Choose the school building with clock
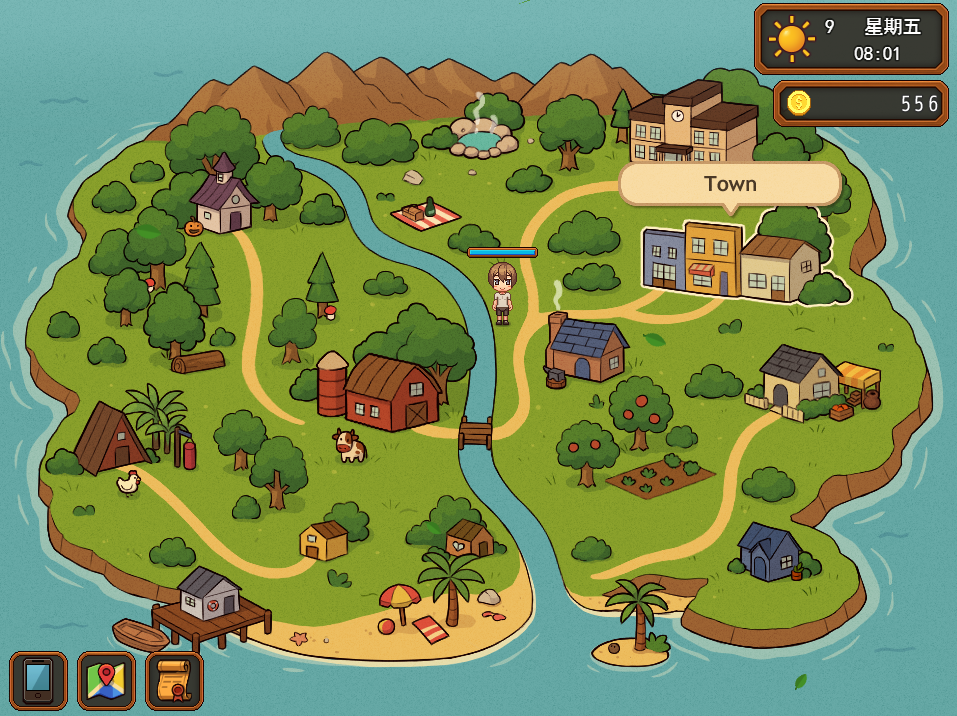 [692, 124]
